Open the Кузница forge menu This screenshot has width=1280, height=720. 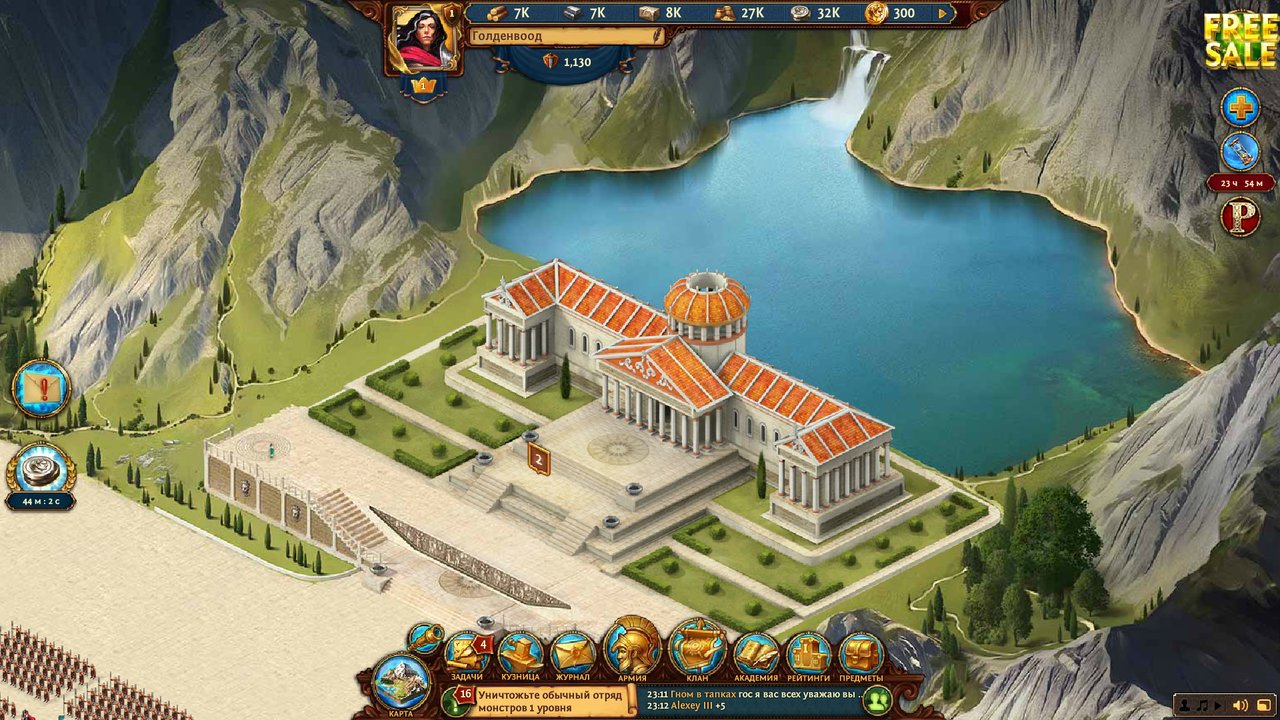tap(520, 653)
